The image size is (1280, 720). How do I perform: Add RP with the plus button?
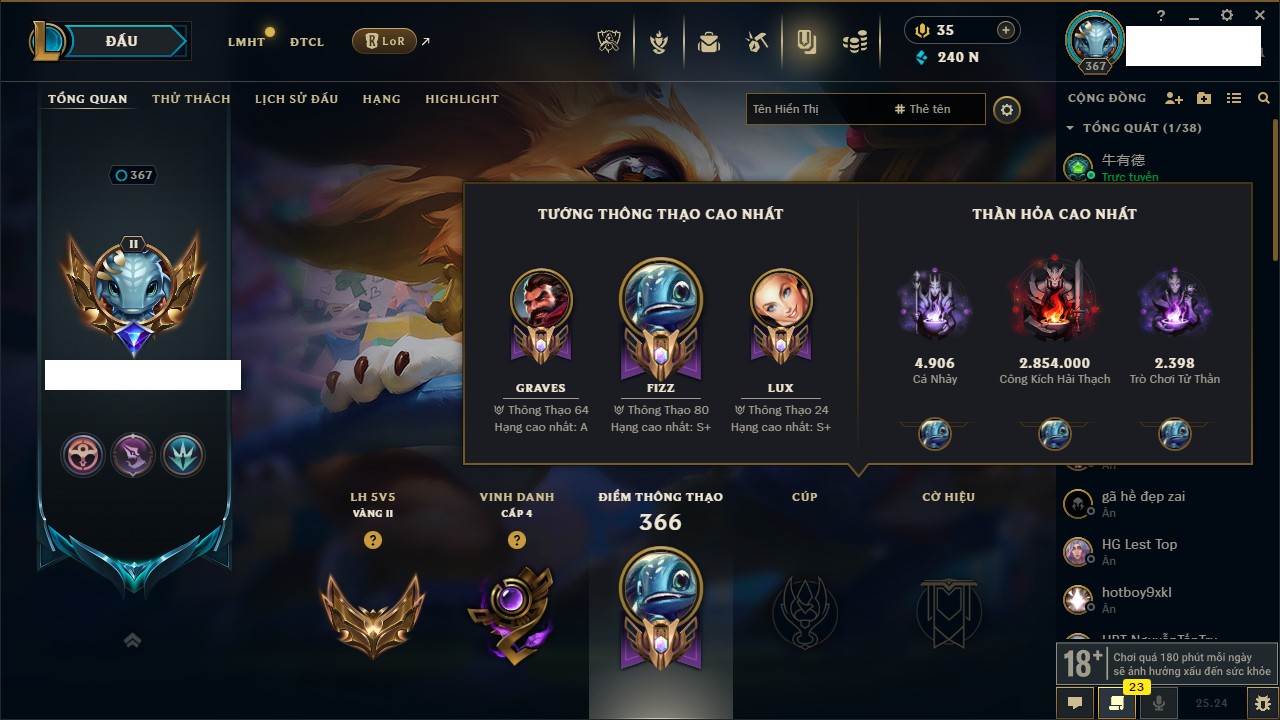[x=1005, y=30]
